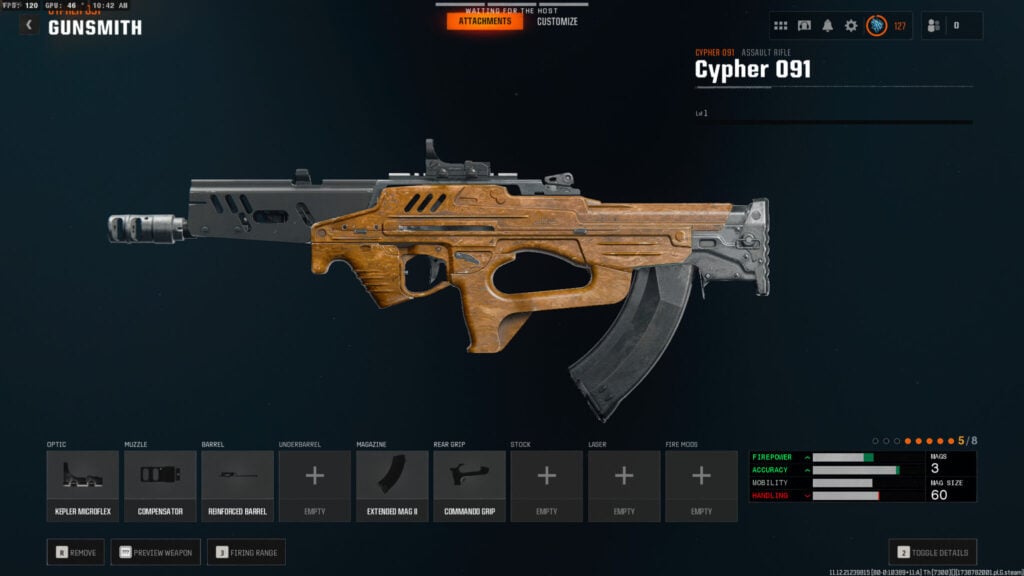The width and height of the screenshot is (1024, 576).
Task: Show notifications via the bell icon
Action: point(828,26)
